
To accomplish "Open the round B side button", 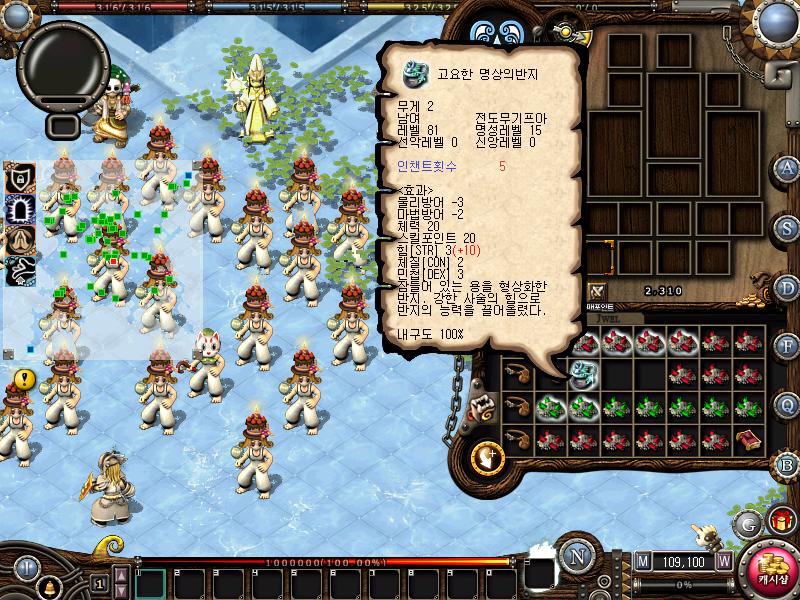I will [x=788, y=465].
